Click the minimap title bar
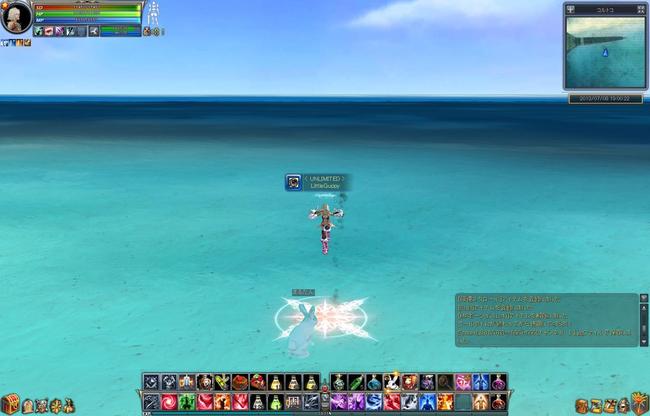650x416 pixels. coord(604,9)
